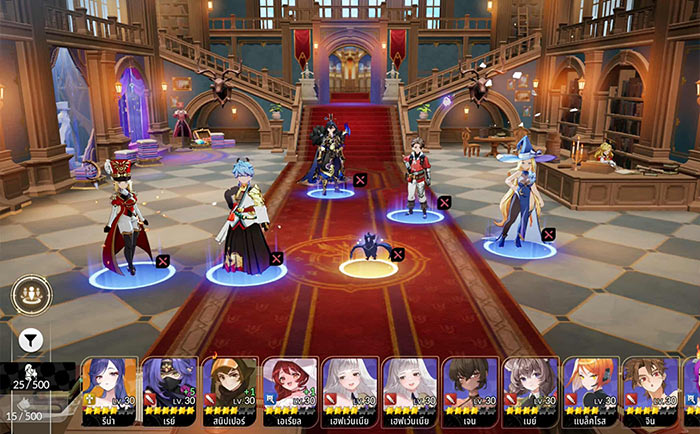Viewport: 700px width, 434px height.
Task: Remove the dark-armored back-row hero
Action: click(x=360, y=180)
